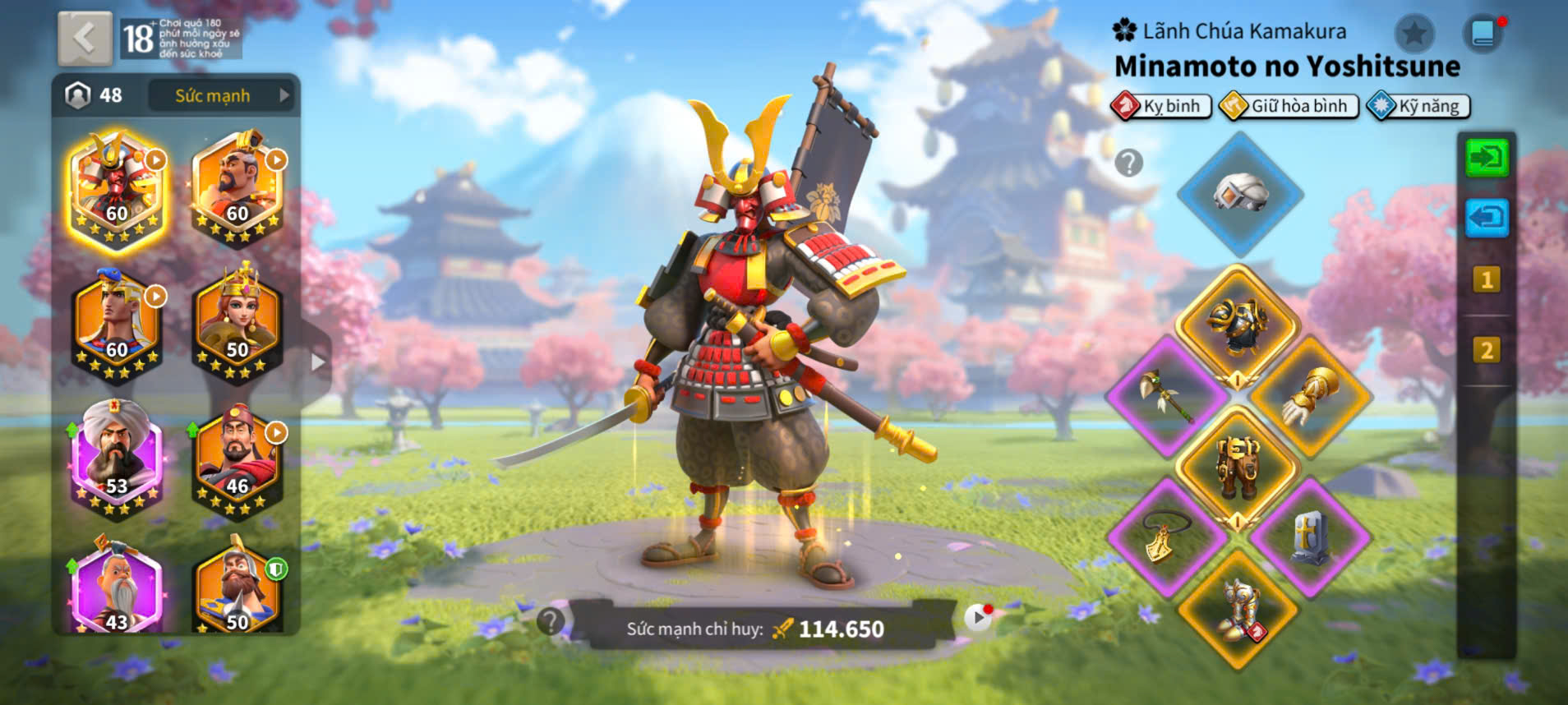The width and height of the screenshot is (1568, 705).
Task: Open the Kỵ binh talent tag
Action: point(1162,106)
